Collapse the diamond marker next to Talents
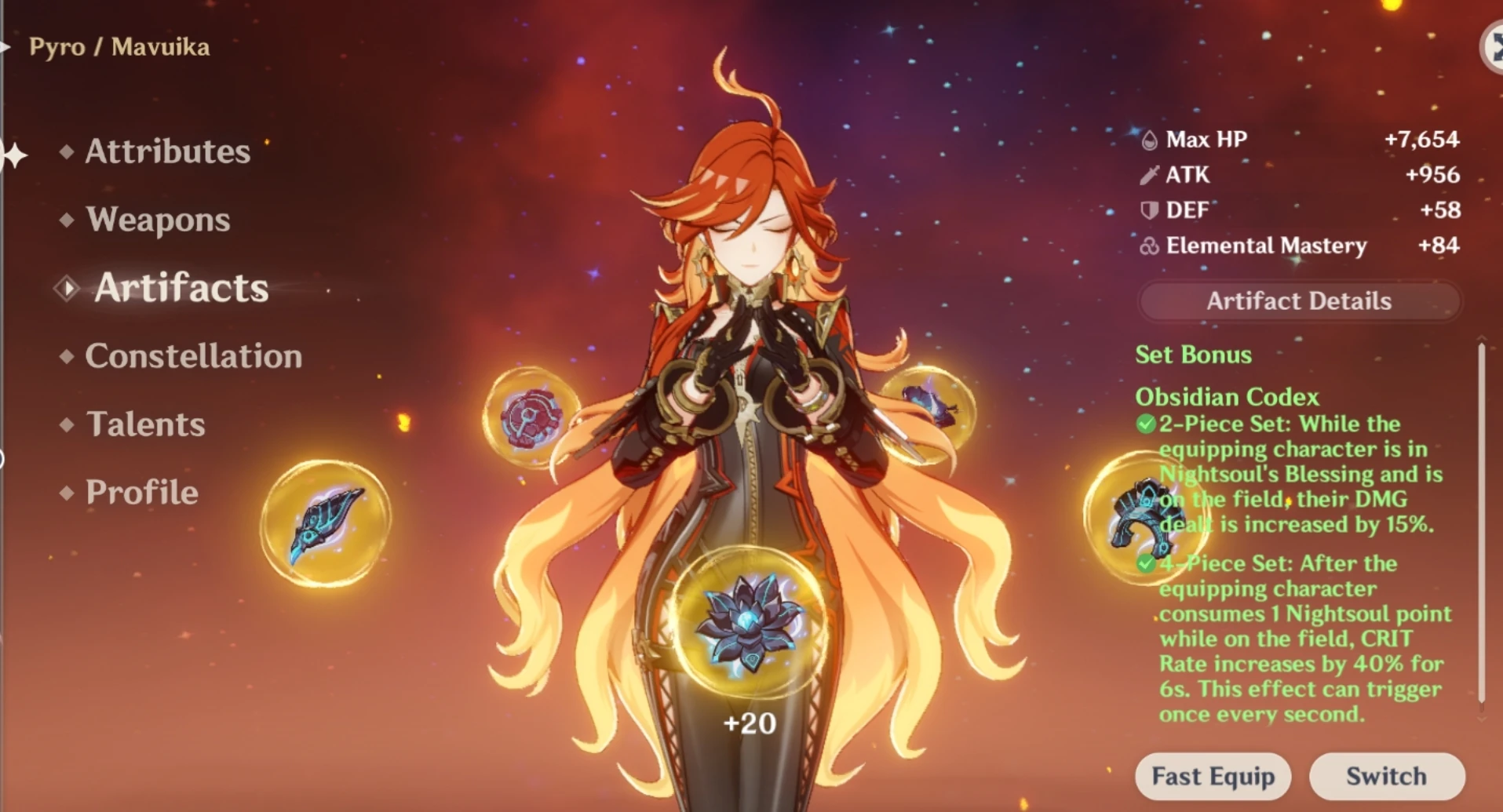 coord(67,424)
